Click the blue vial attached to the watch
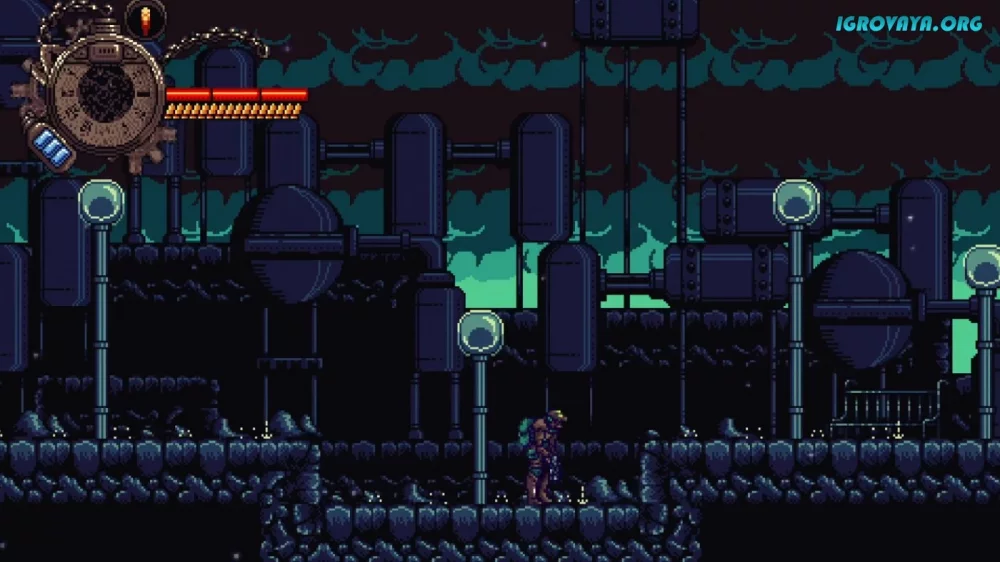The height and width of the screenshot is (562, 1000). point(48,148)
